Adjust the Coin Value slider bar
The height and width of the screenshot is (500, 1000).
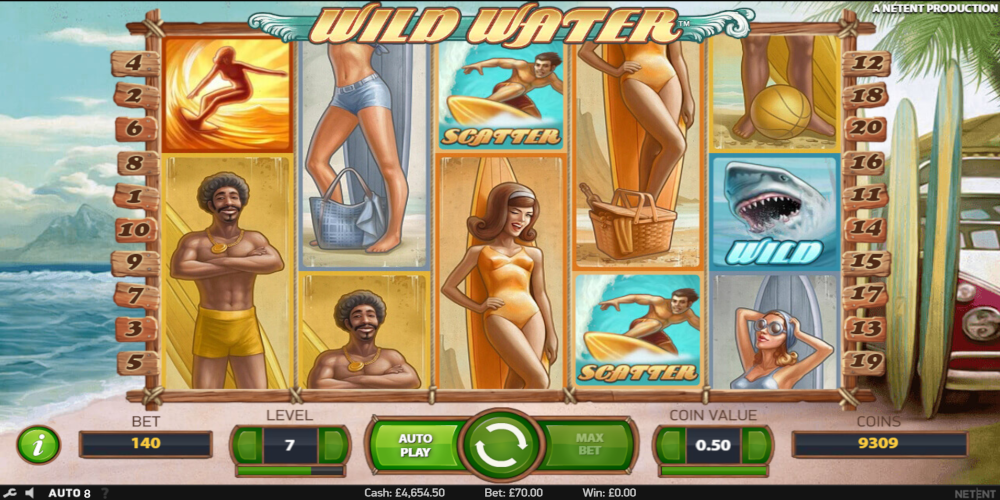(712, 470)
